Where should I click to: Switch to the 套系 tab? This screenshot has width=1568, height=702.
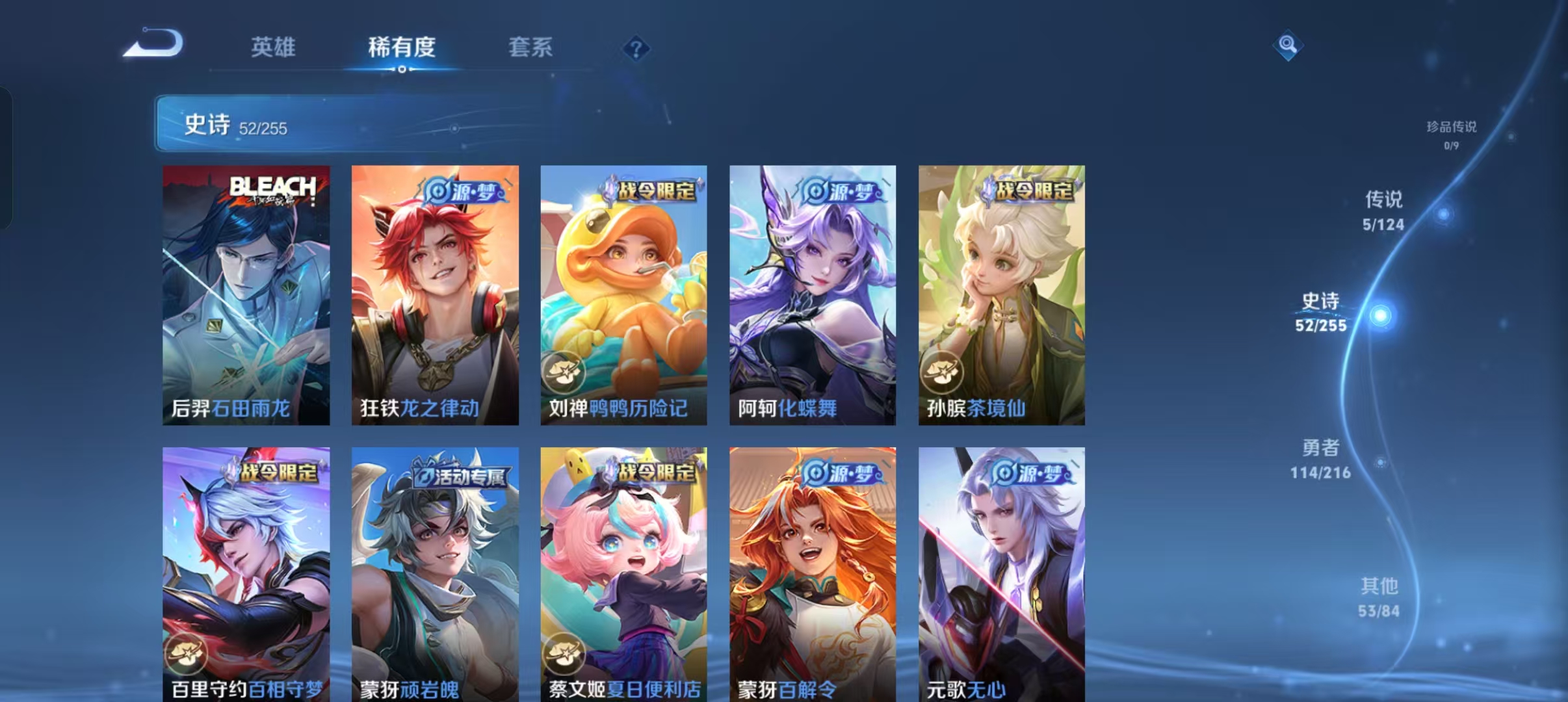click(530, 47)
